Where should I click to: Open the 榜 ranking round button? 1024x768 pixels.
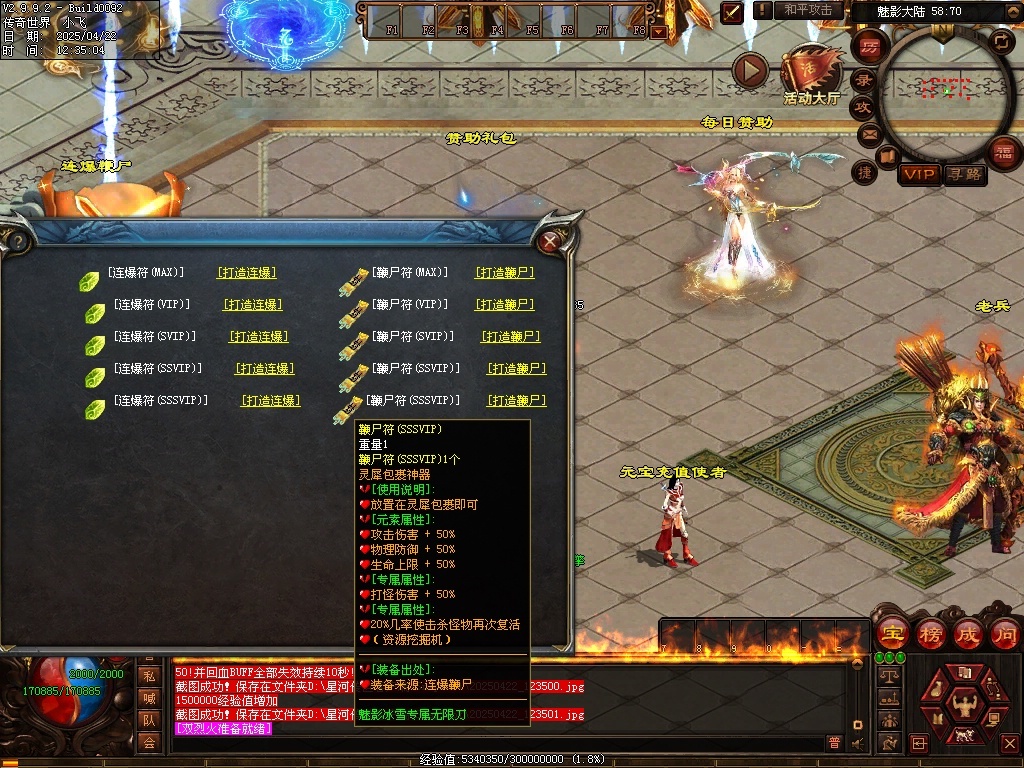tap(930, 633)
